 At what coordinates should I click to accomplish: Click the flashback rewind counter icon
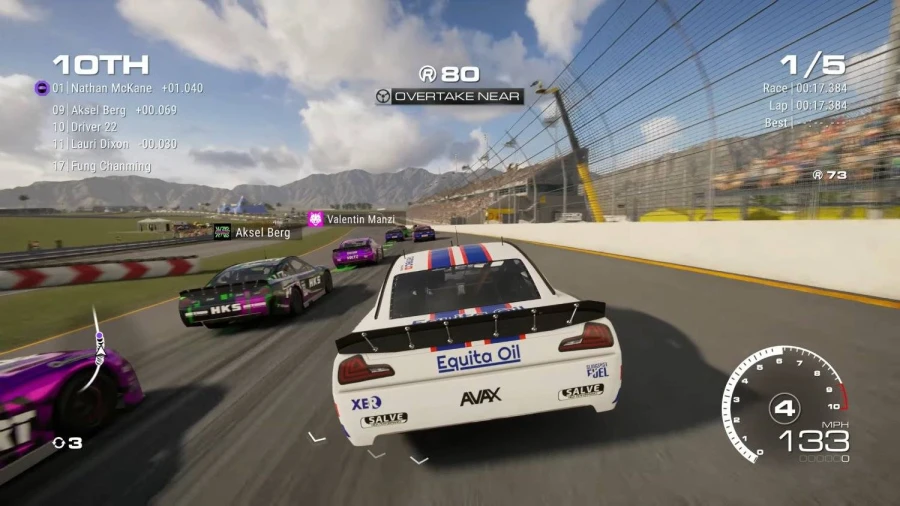click(x=60, y=442)
